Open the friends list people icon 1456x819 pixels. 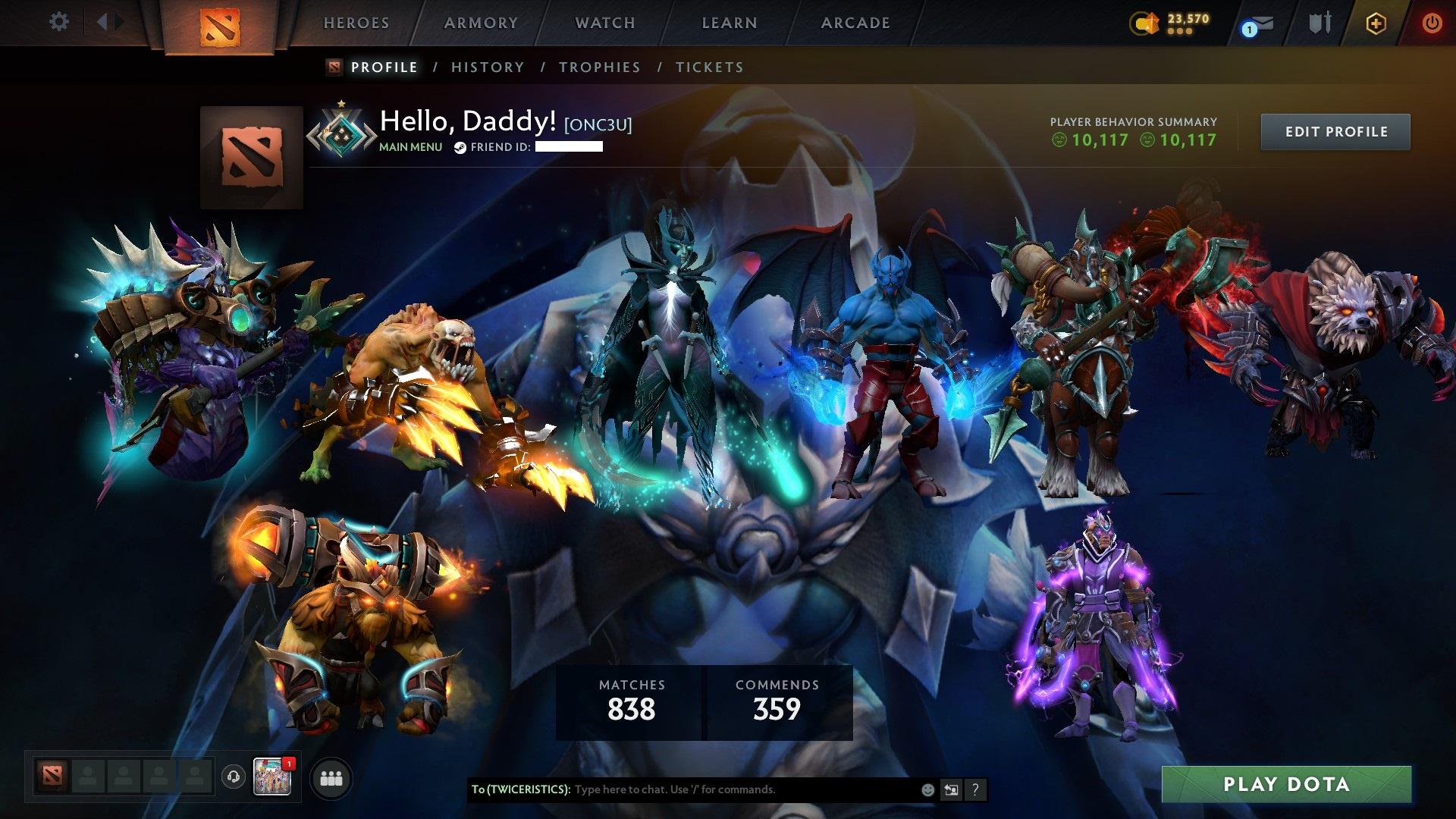click(x=329, y=778)
